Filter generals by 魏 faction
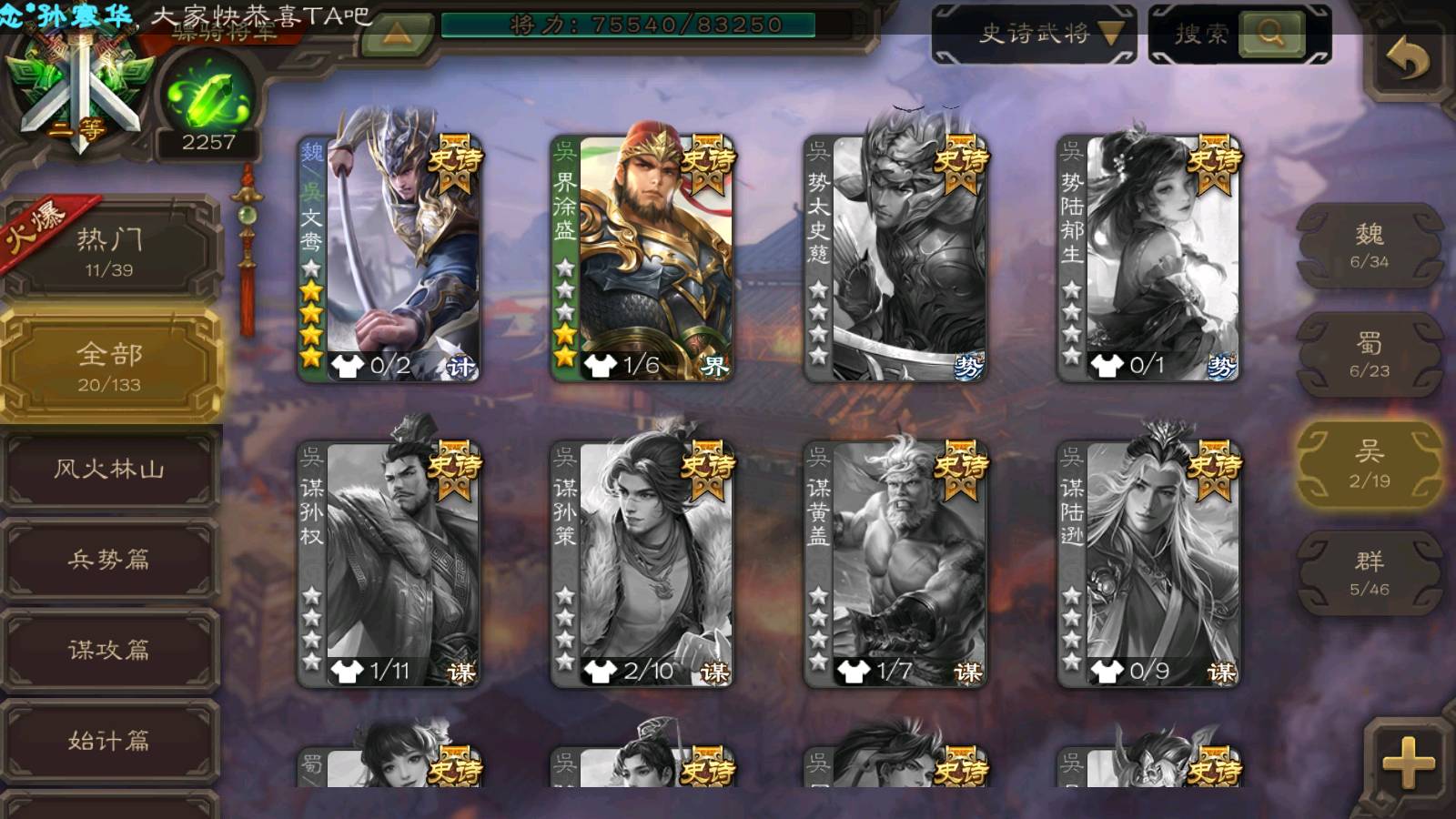This screenshot has height=819, width=1456. [1369, 246]
